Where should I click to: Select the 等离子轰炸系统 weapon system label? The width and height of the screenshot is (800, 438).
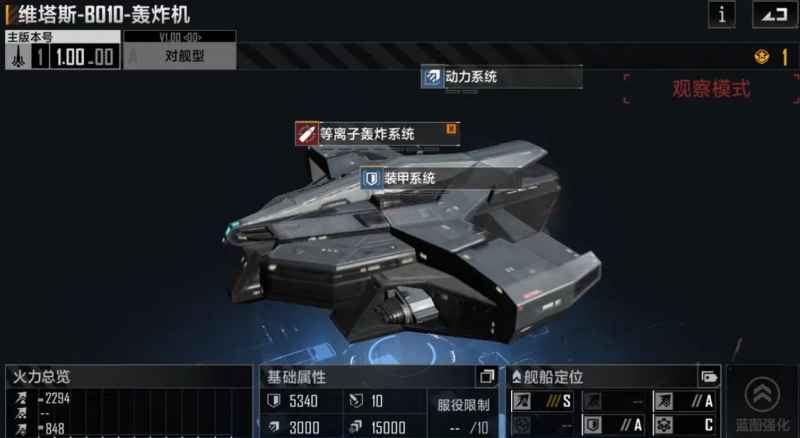(377, 132)
